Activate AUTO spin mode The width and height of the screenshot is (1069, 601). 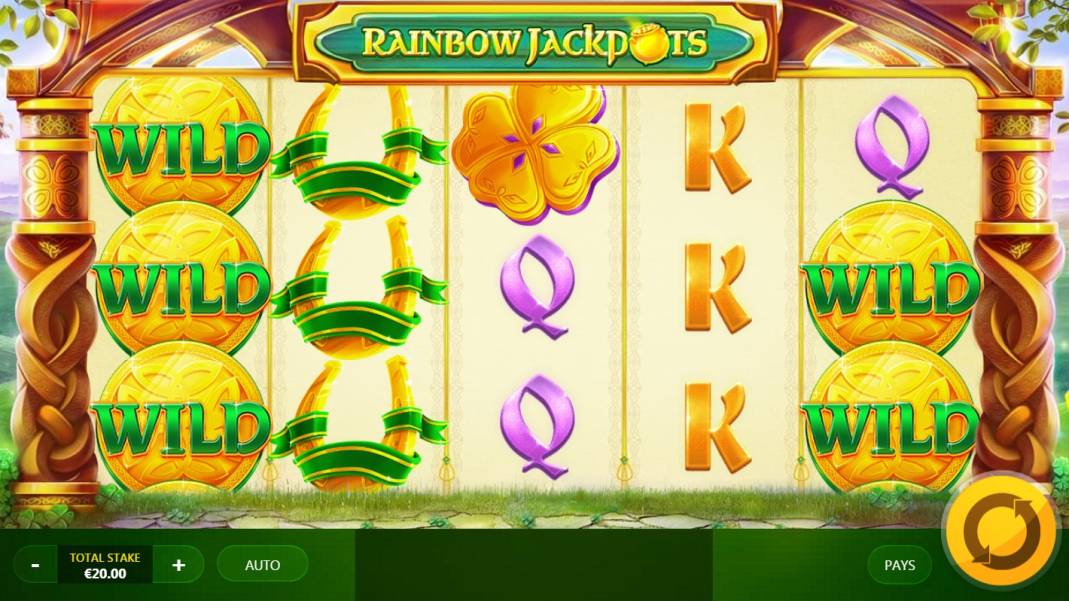coord(262,565)
